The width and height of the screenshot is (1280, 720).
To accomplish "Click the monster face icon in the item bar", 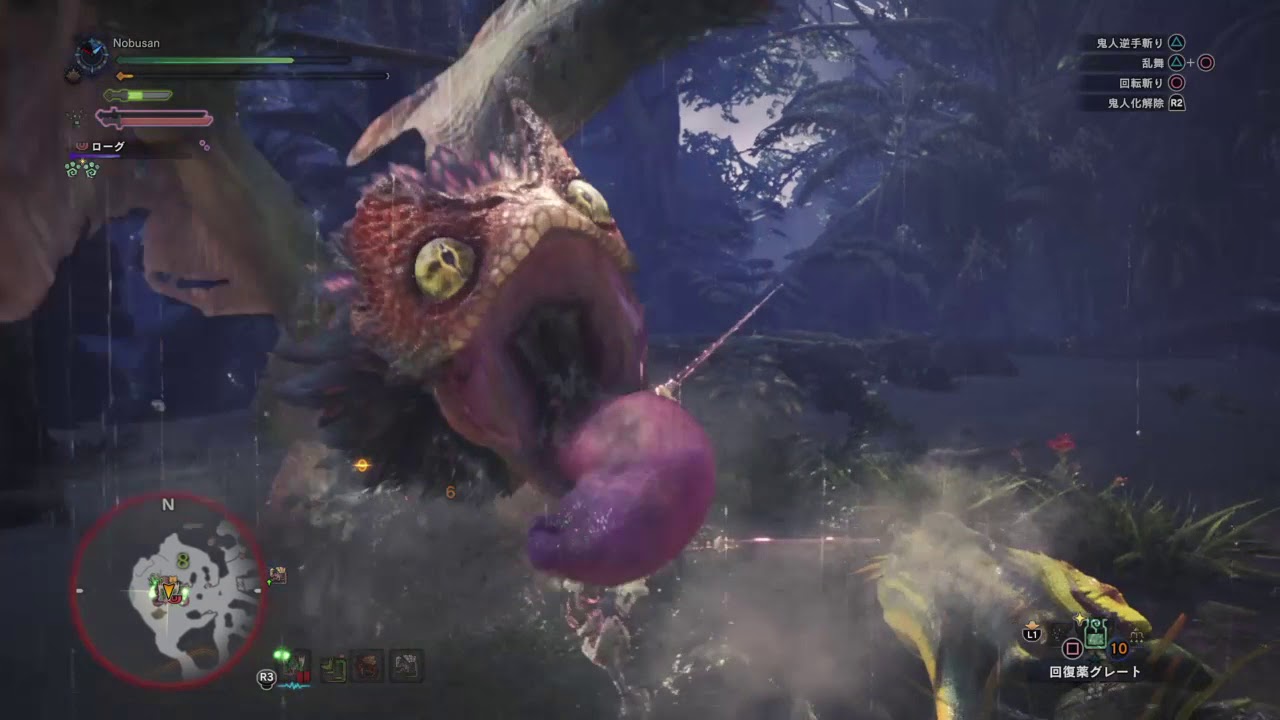I will [x=366, y=668].
